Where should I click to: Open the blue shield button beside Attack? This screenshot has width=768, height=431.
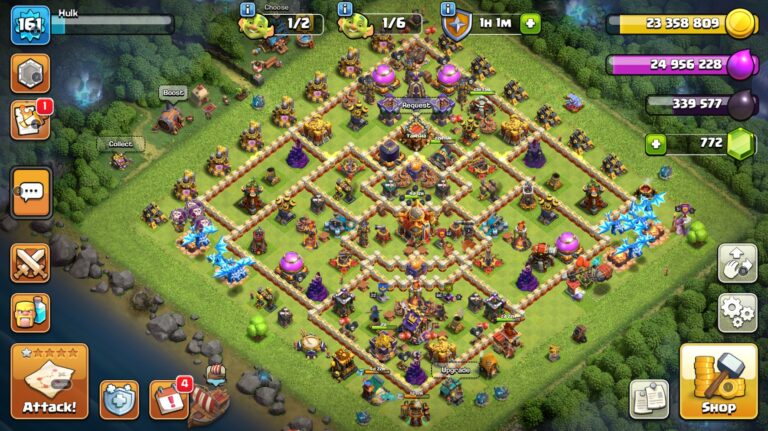tap(119, 399)
